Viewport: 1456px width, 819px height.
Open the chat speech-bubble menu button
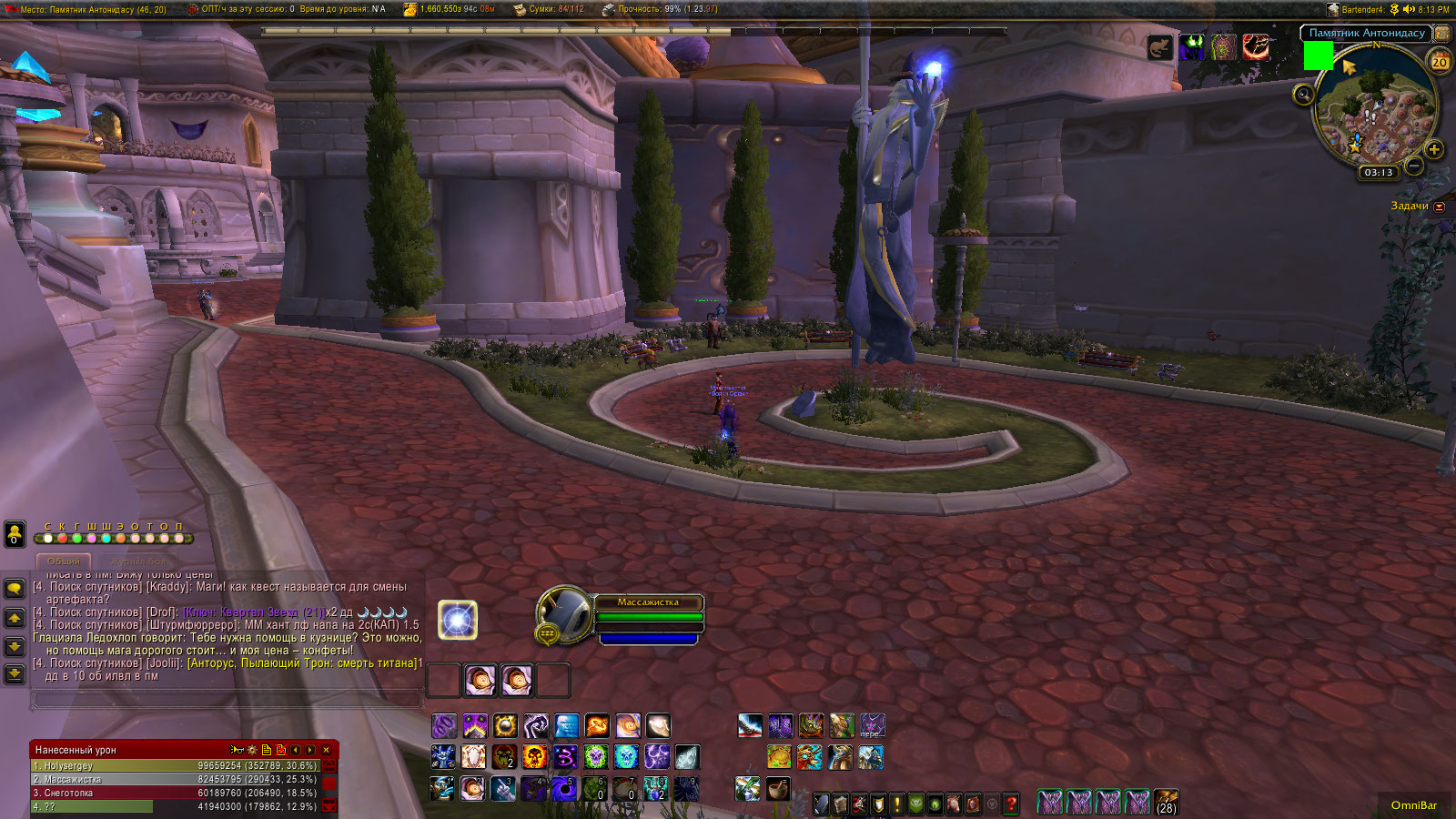15,589
